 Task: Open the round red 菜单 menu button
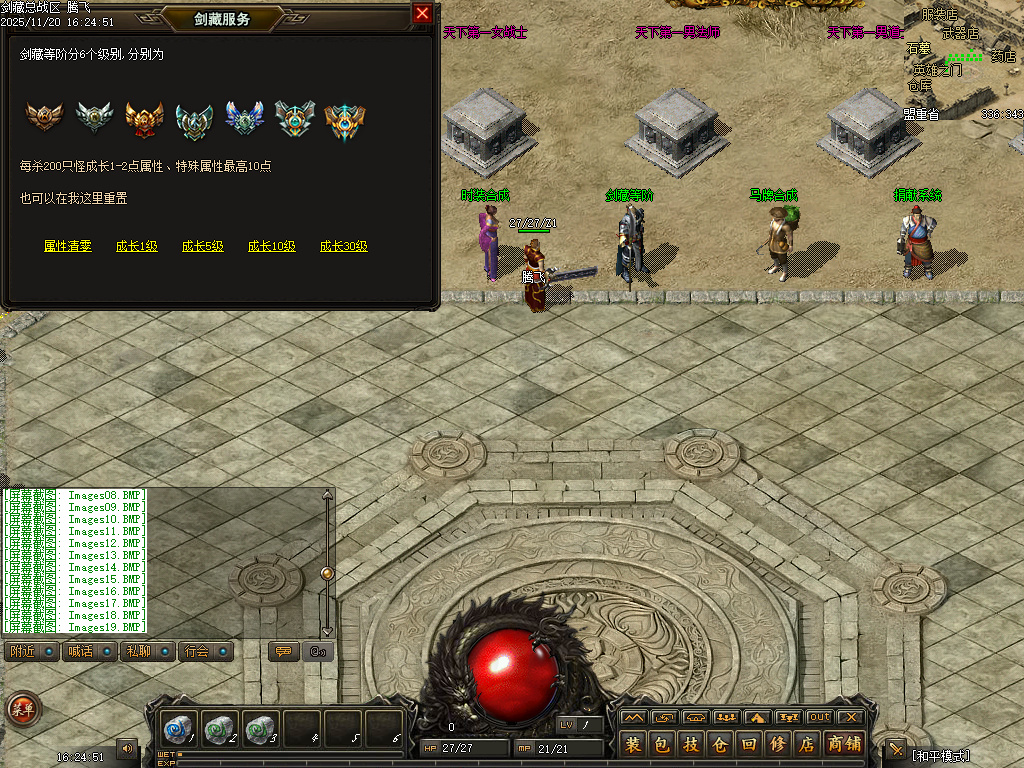click(x=22, y=709)
